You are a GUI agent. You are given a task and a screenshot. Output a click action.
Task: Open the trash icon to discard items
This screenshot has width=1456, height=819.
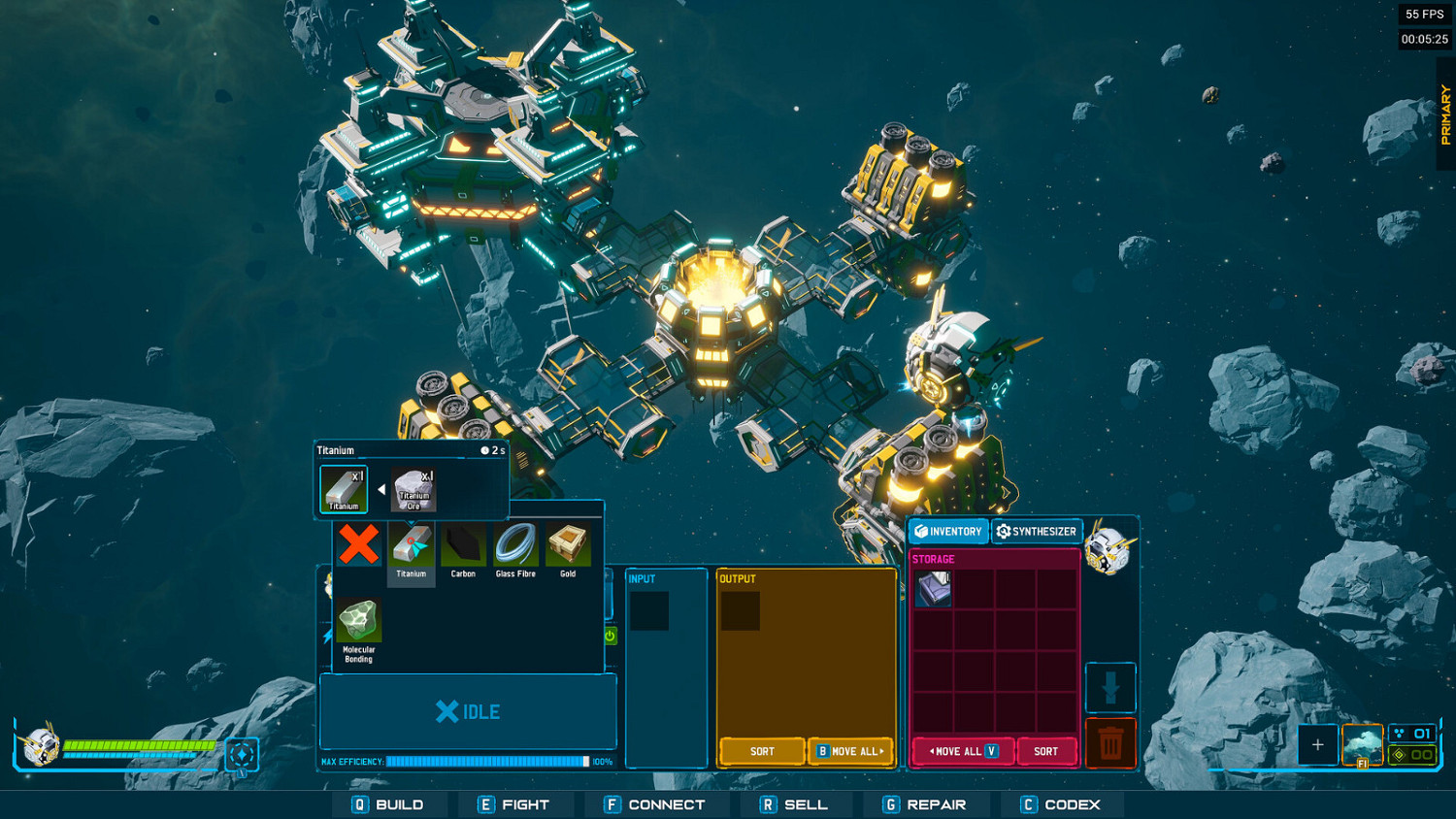(x=1109, y=742)
